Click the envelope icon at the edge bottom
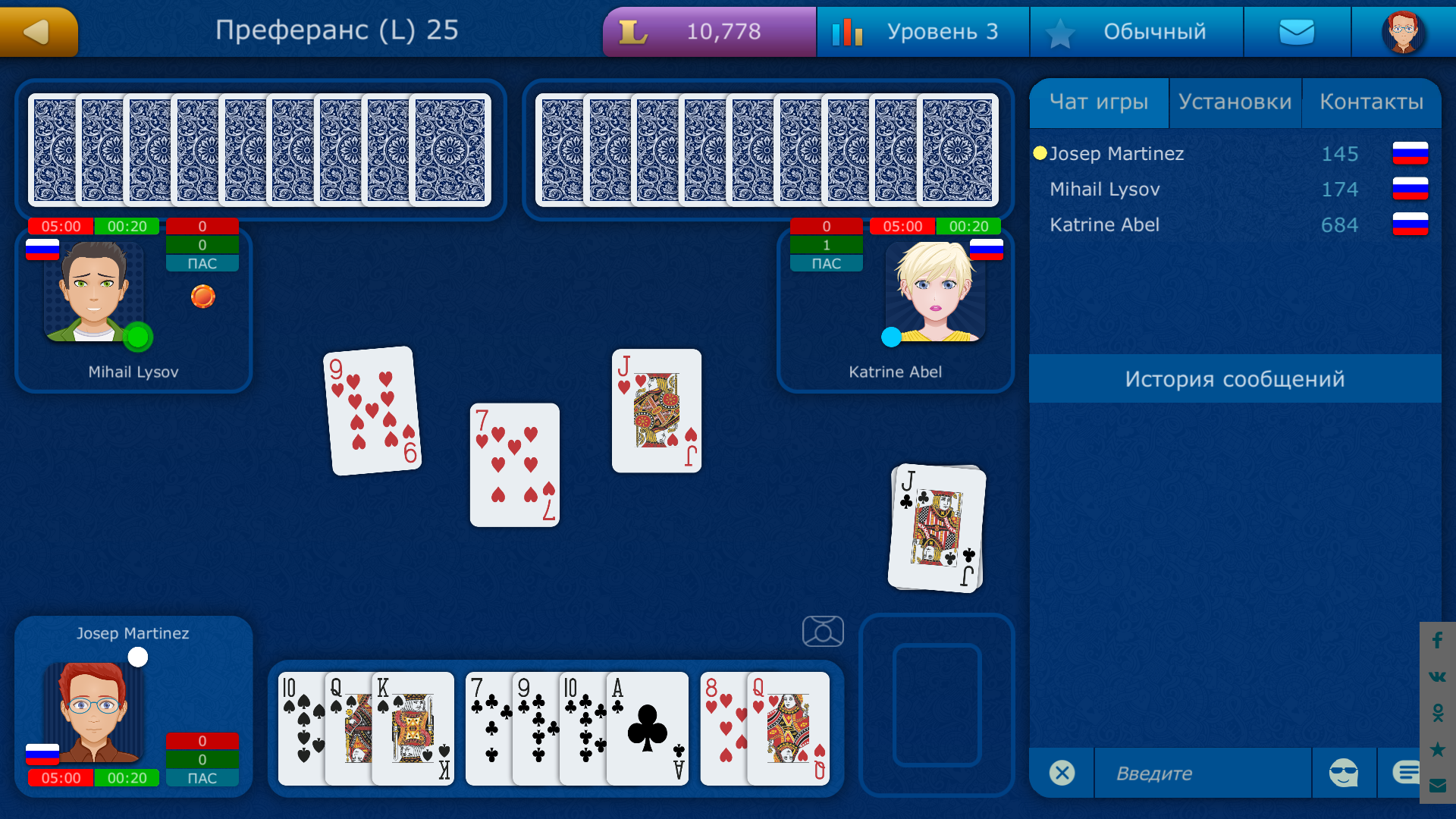Viewport: 1456px width, 819px height. (1436, 786)
